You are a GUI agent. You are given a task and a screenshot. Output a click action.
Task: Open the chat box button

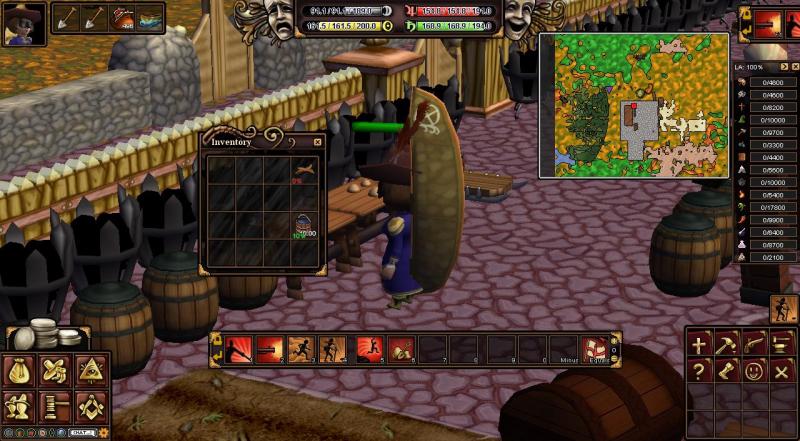pyautogui.click(x=81, y=432)
